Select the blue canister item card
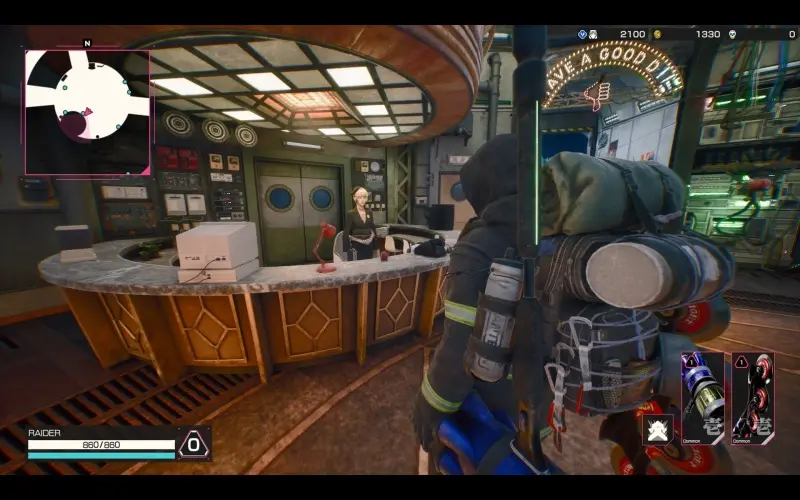This screenshot has height=500, width=800. [702, 398]
